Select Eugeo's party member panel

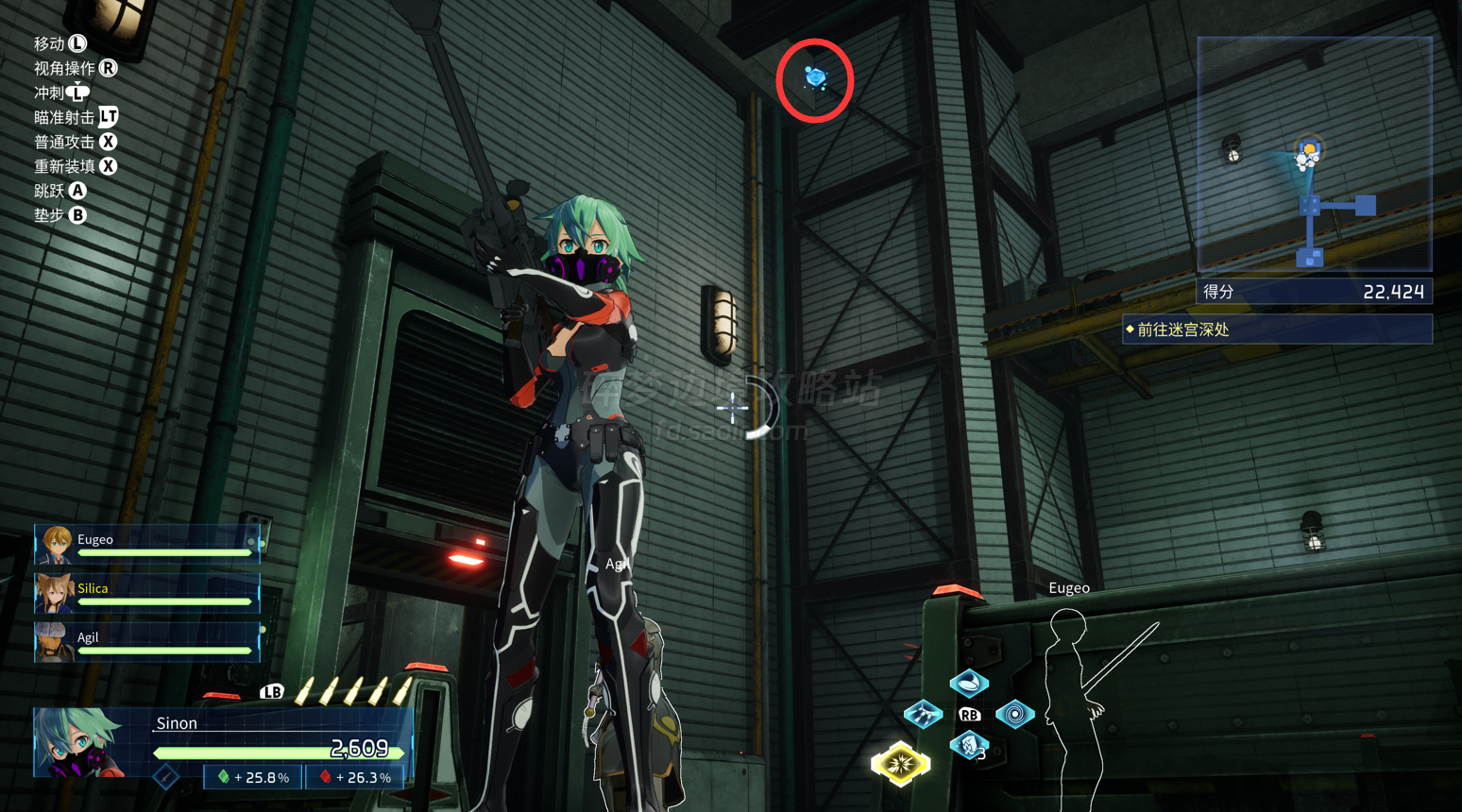pos(147,544)
